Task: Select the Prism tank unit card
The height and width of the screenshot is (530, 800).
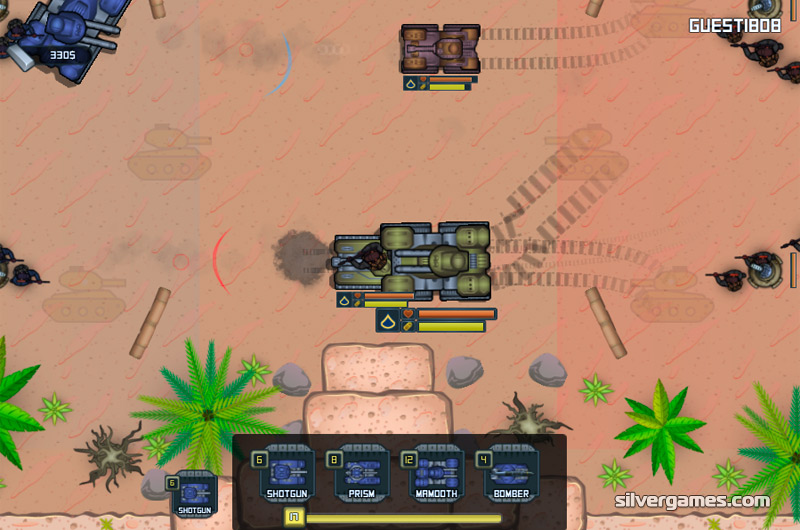Action: point(362,473)
